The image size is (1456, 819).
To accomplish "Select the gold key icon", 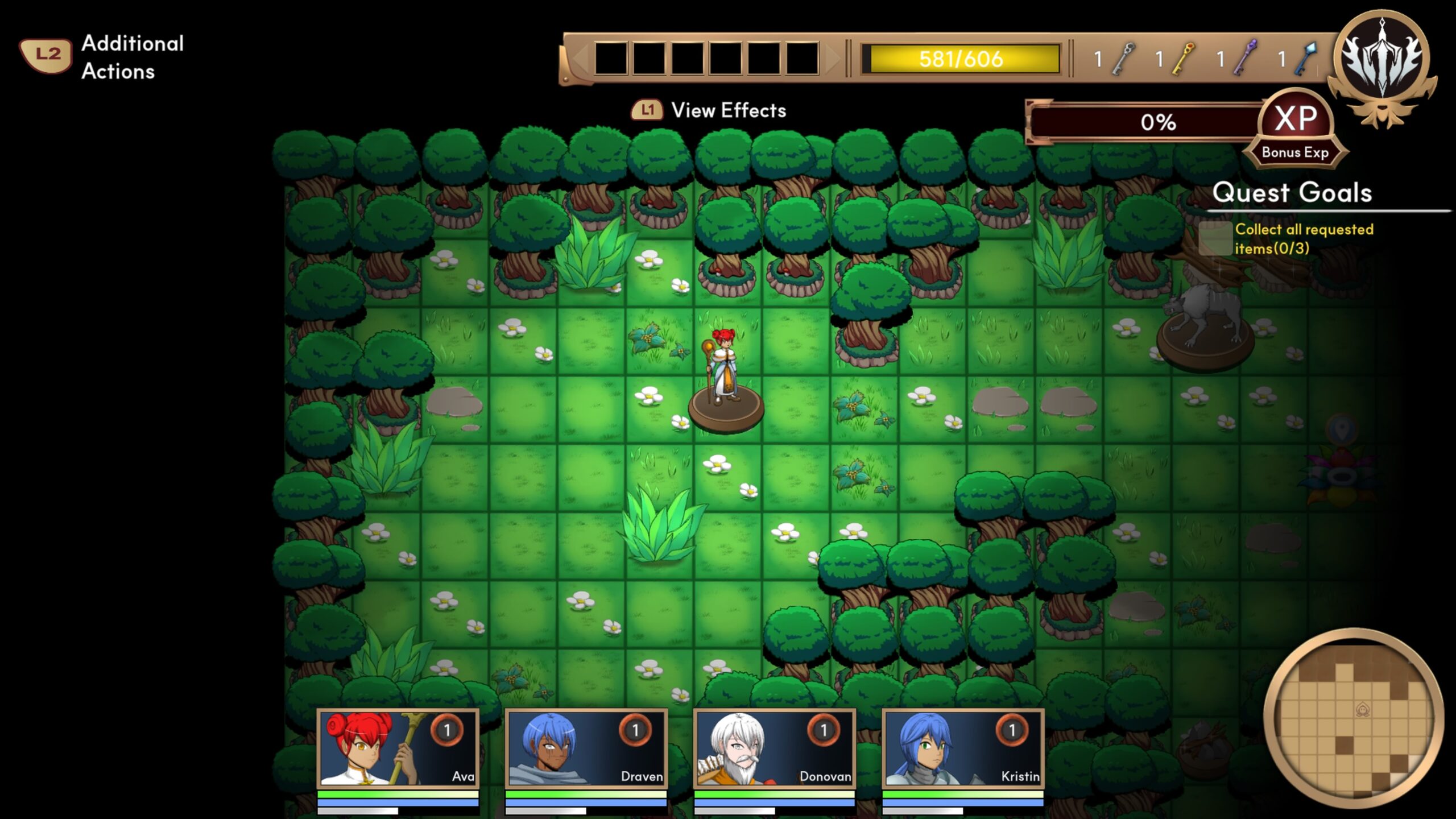I will pyautogui.click(x=1184, y=59).
